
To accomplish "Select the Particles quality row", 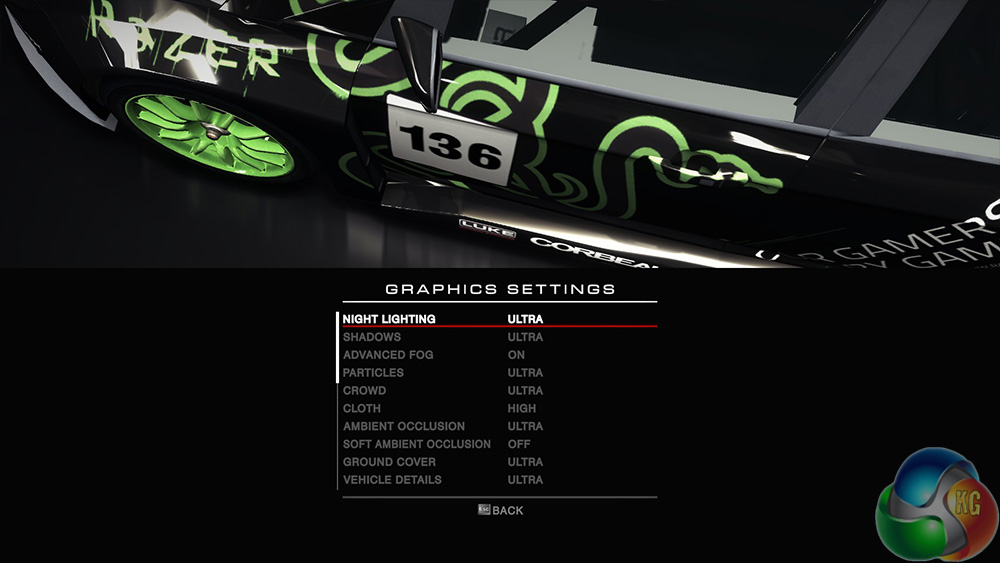I will point(373,373).
